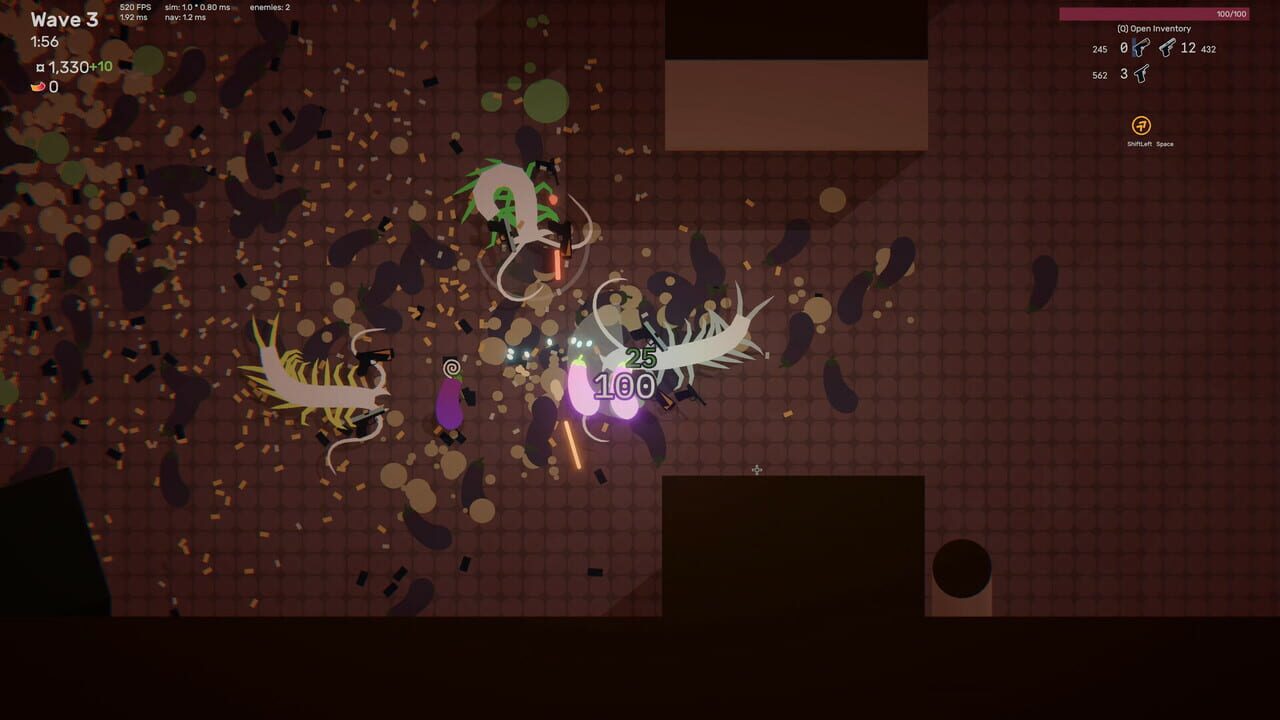
Task: Click the enemies: 2 counter
Action: click(x=269, y=8)
